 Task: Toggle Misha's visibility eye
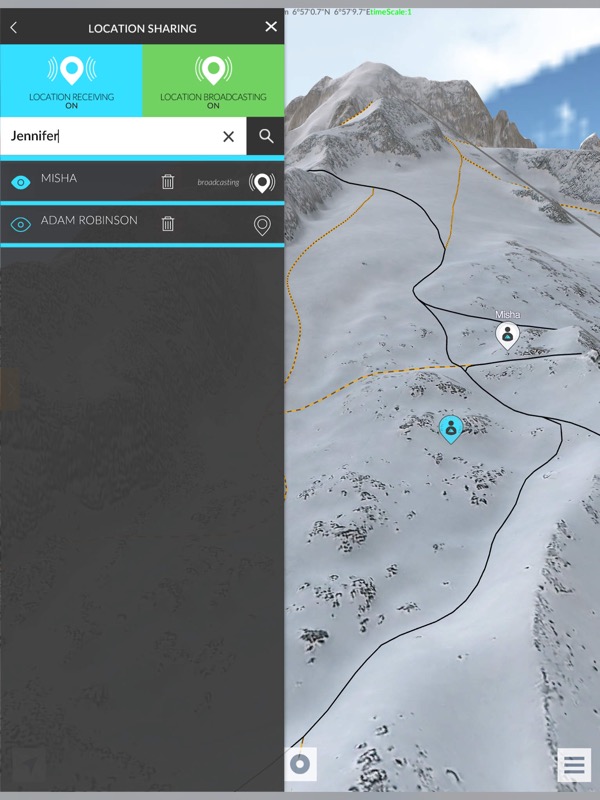(x=20, y=182)
